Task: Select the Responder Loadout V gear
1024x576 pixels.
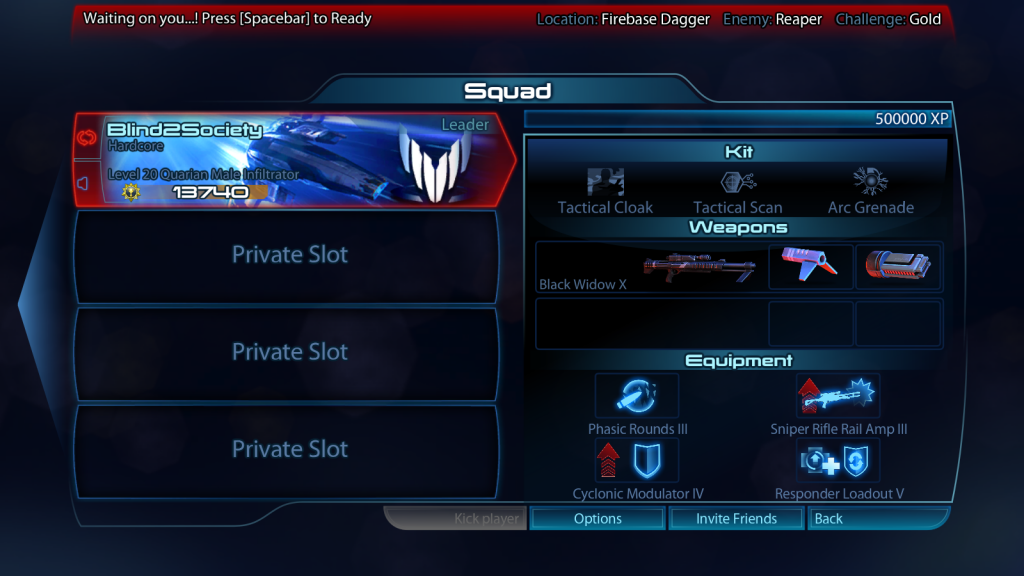Action: pos(838,460)
